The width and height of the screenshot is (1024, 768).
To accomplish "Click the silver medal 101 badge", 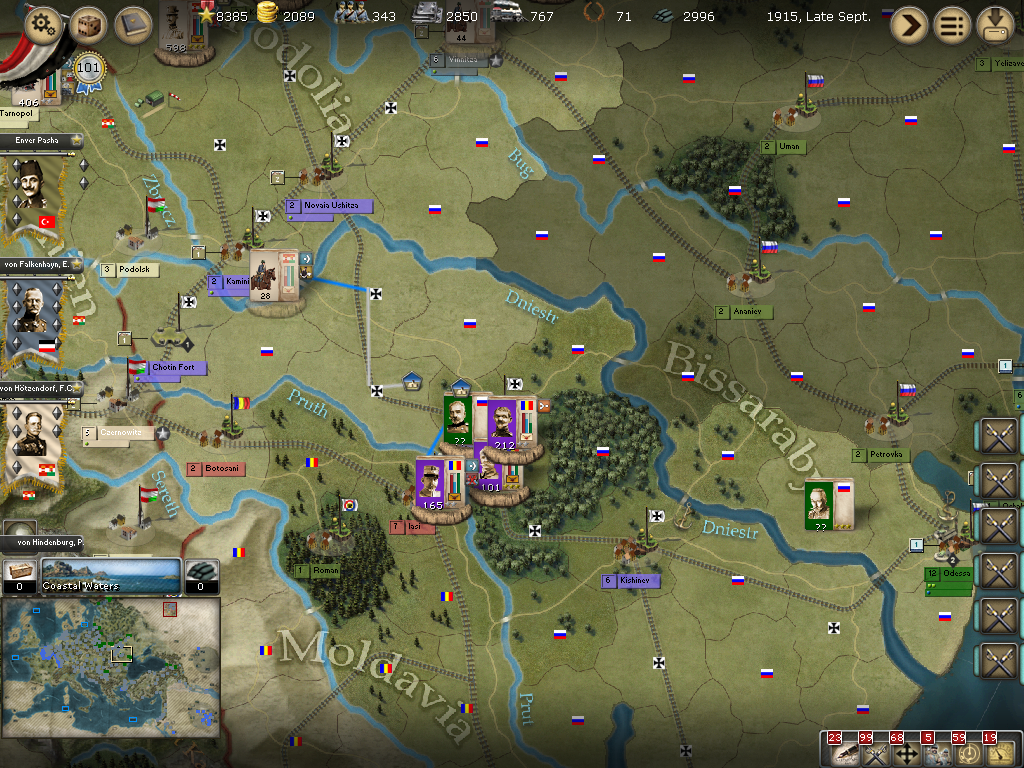I will click(89, 69).
